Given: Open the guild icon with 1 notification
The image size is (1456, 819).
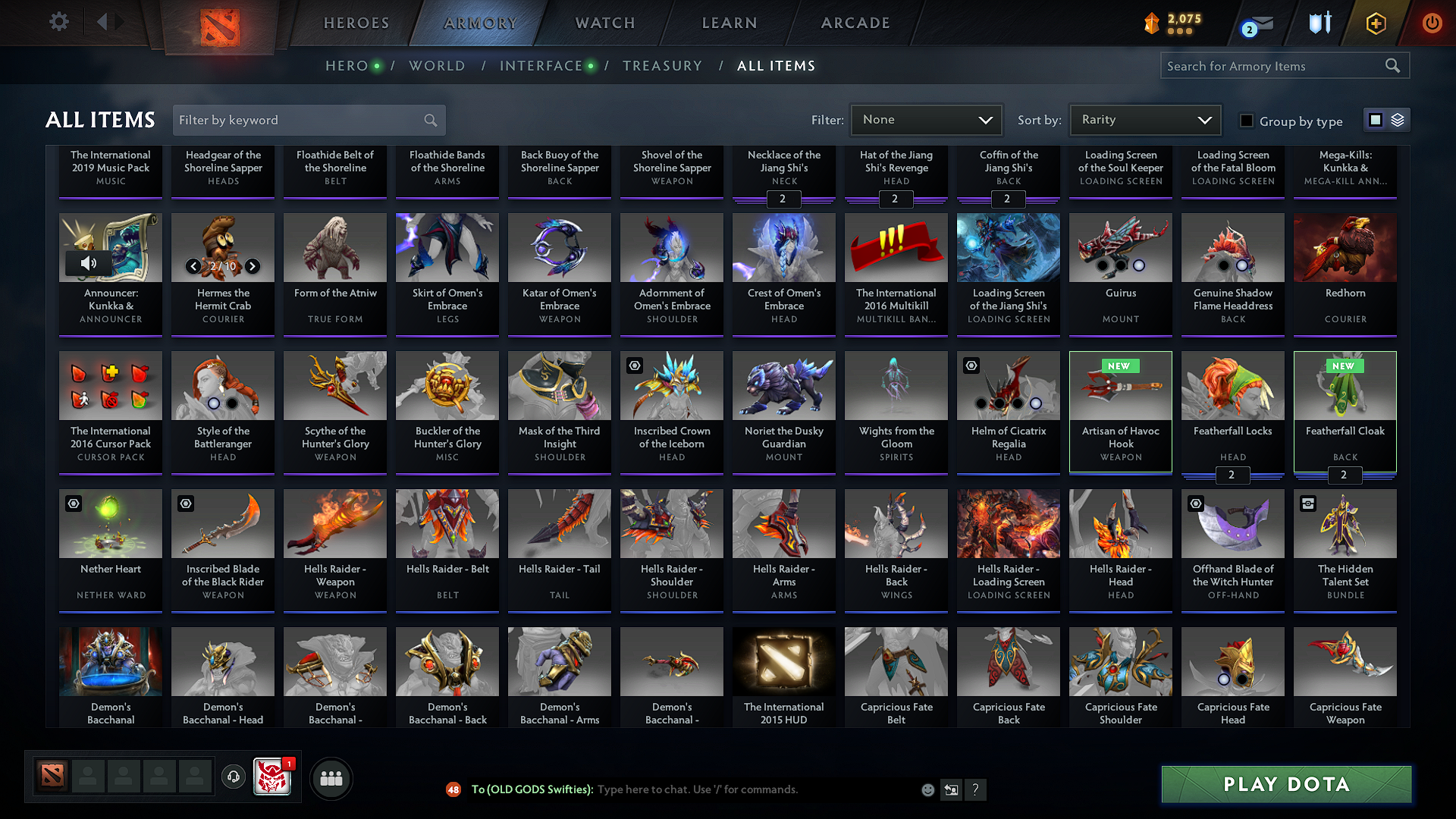Looking at the screenshot, I should [x=273, y=777].
